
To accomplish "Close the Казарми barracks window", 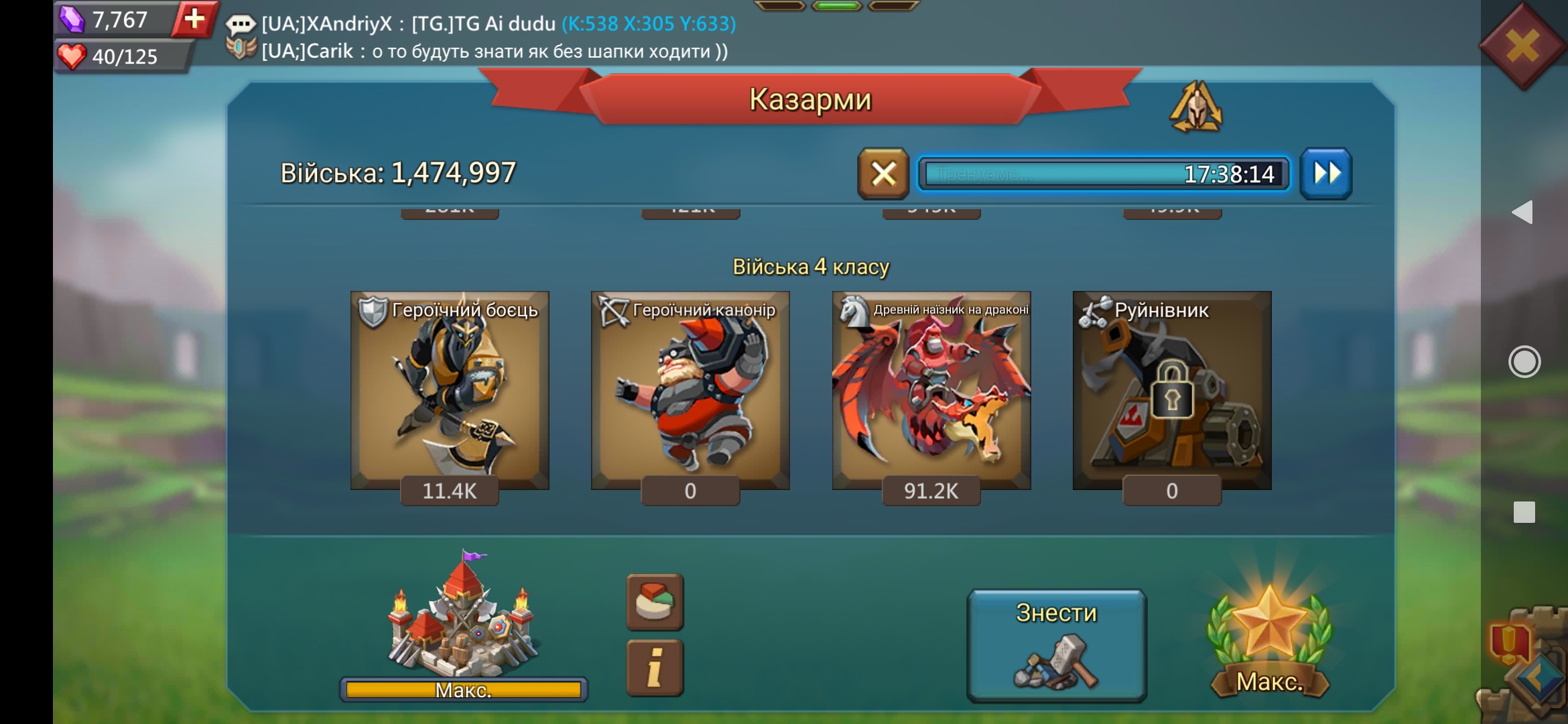I will pos(1522,46).
